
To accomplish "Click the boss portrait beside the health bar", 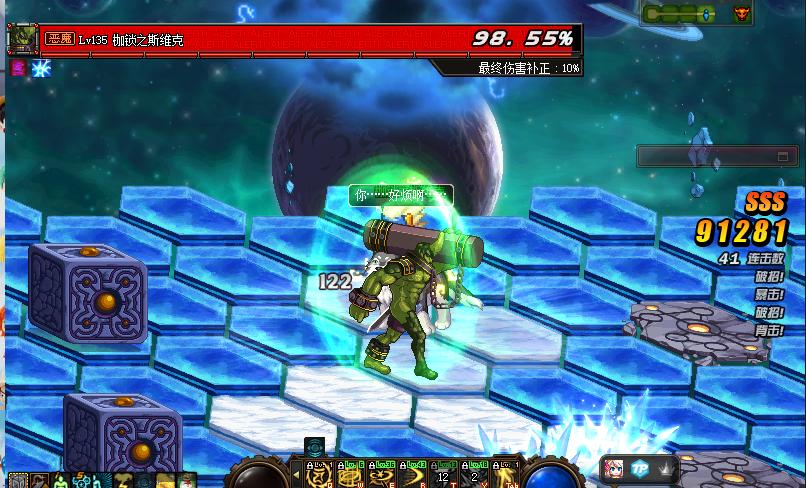I will tap(22, 39).
